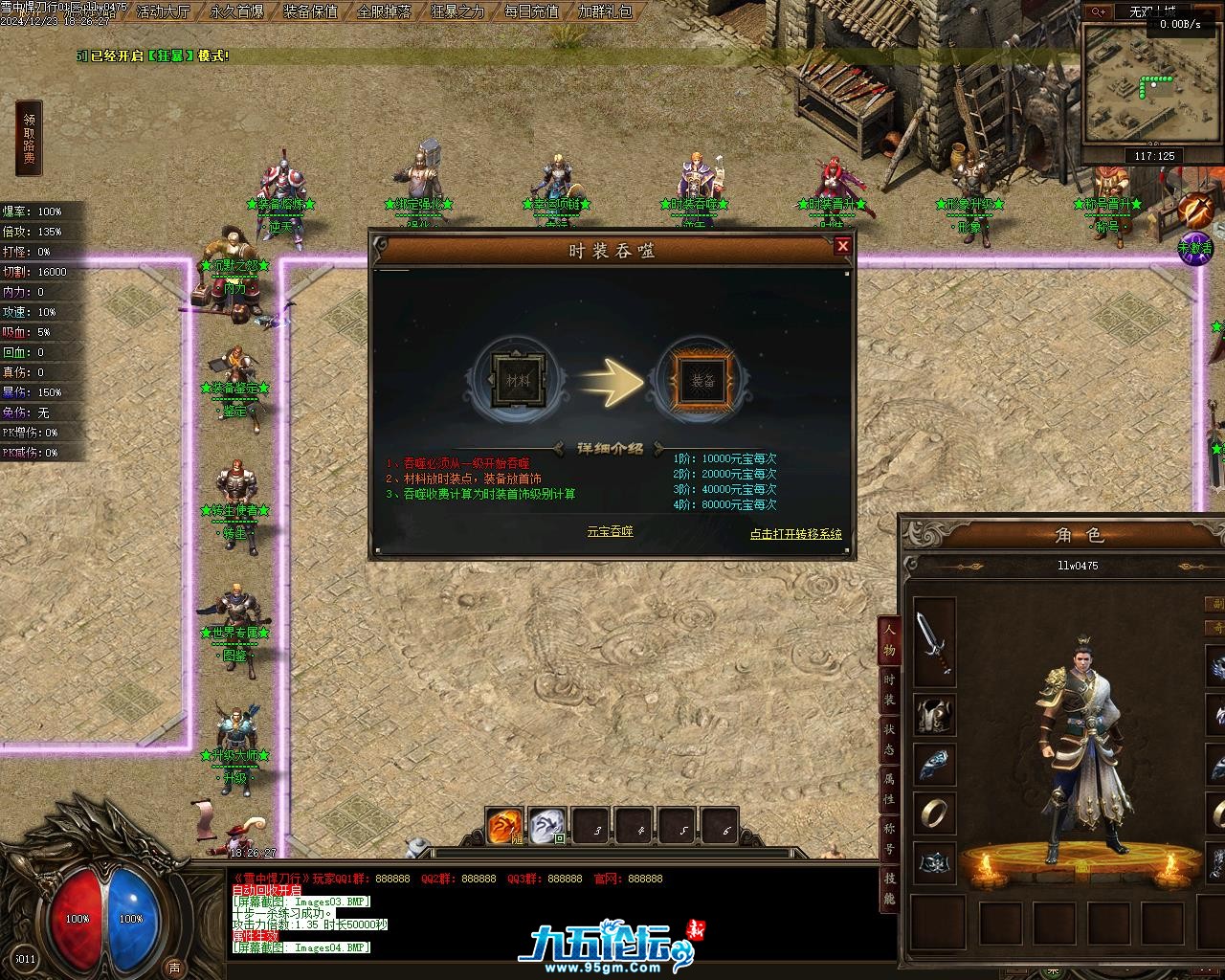Close the 时装吞噬 dialog window
This screenshot has height=980, width=1225.
(x=842, y=246)
